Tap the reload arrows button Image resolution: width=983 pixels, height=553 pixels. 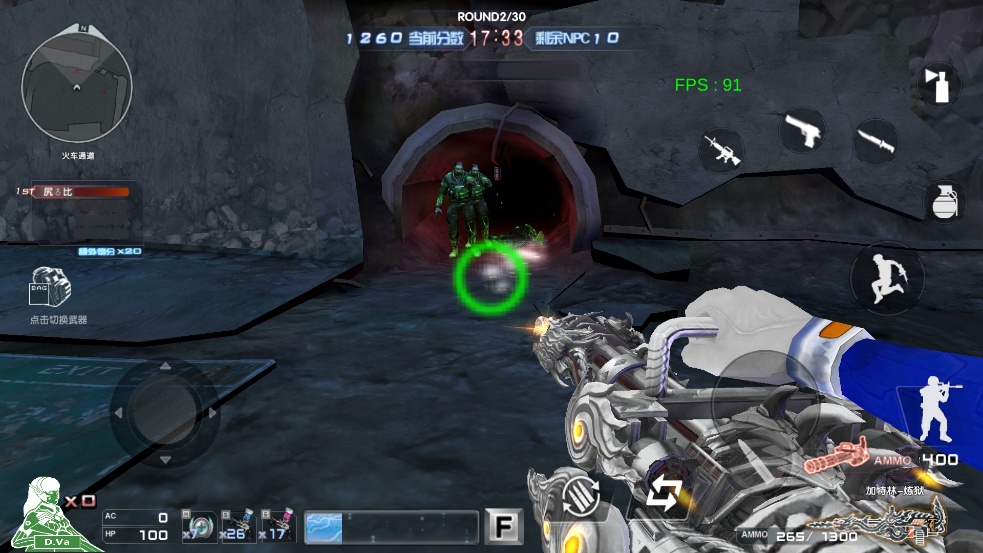[x=662, y=493]
